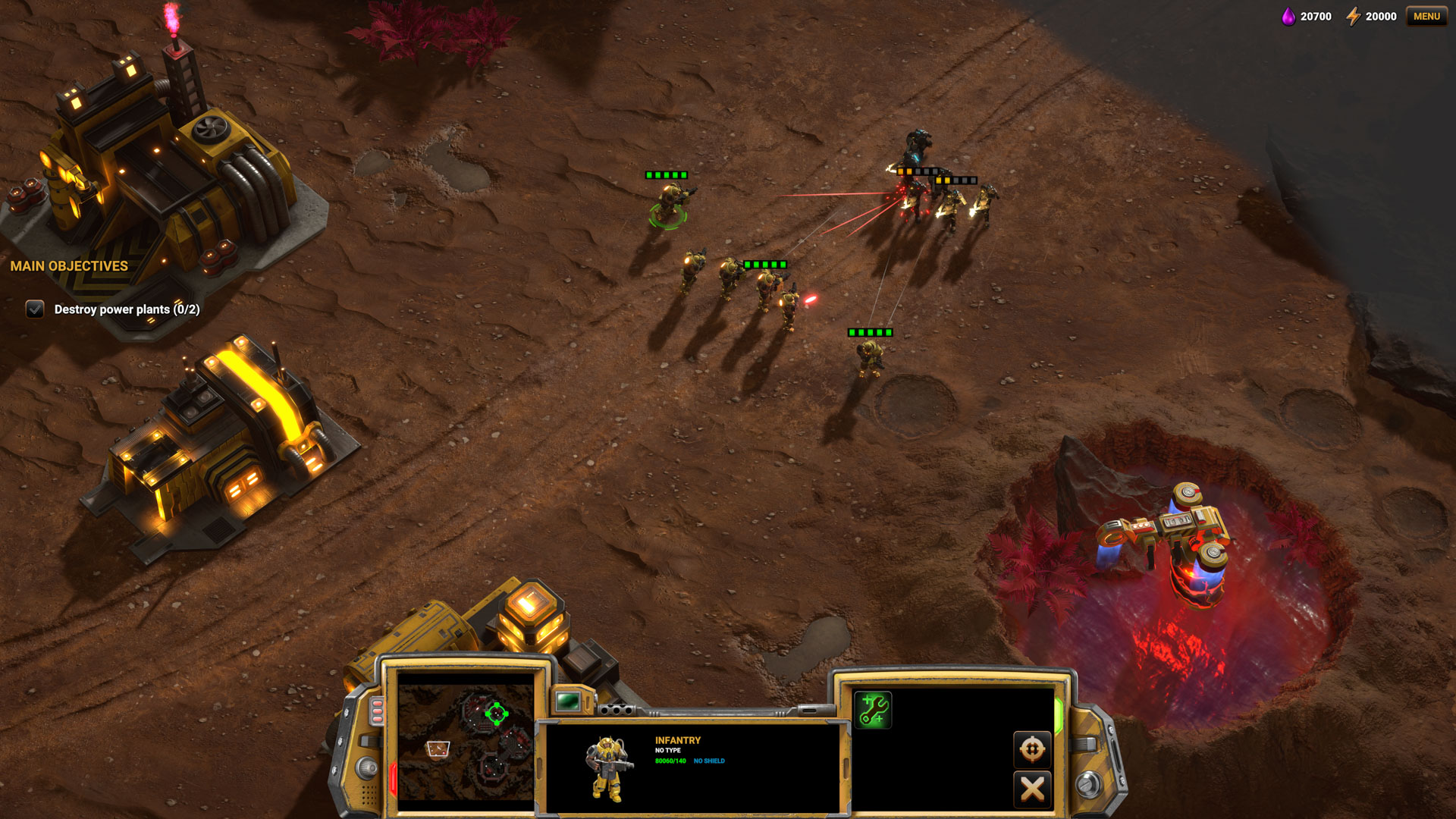
Task: Toggle the Destroy power plants objective checkbox
Action: pyautogui.click(x=35, y=309)
